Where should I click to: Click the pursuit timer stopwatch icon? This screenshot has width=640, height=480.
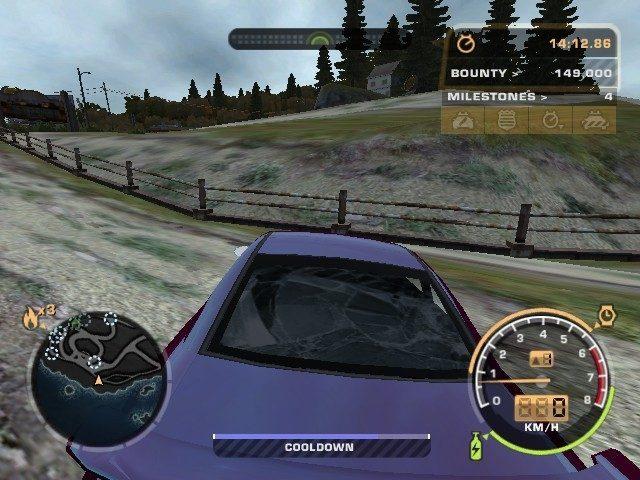pos(465,44)
